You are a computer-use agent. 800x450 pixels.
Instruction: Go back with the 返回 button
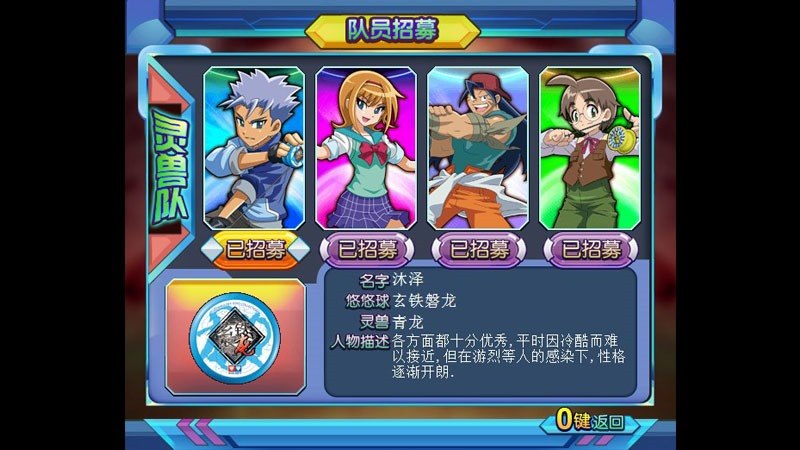click(593, 420)
